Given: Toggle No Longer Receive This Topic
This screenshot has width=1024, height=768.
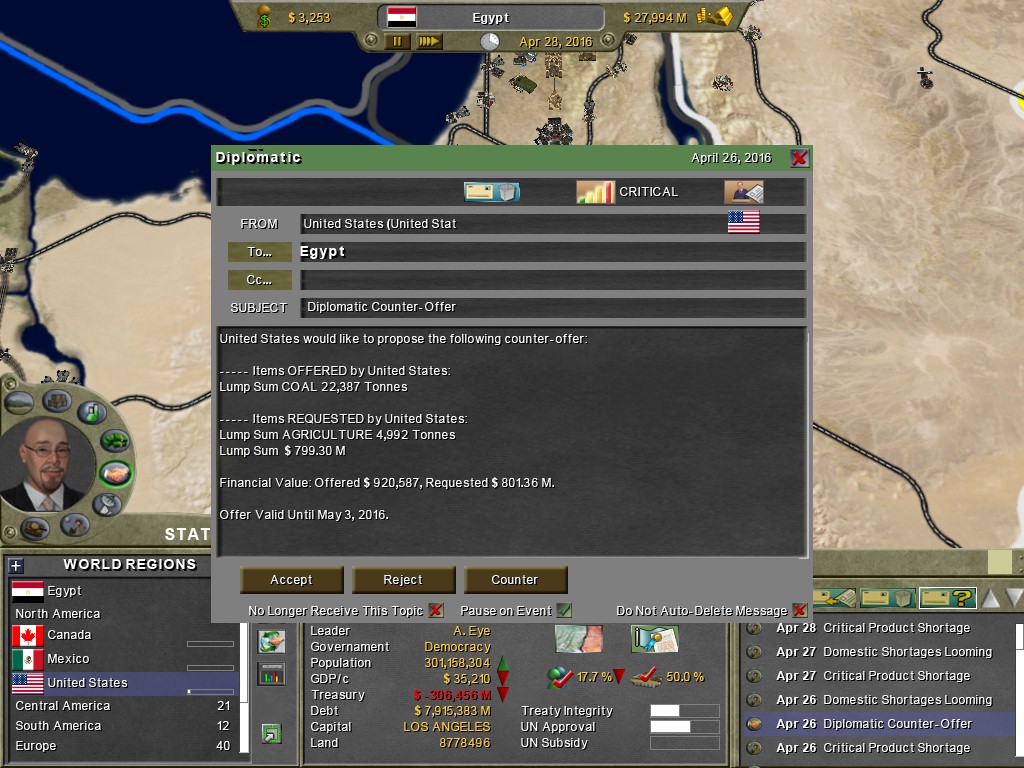Looking at the screenshot, I should pos(436,610).
